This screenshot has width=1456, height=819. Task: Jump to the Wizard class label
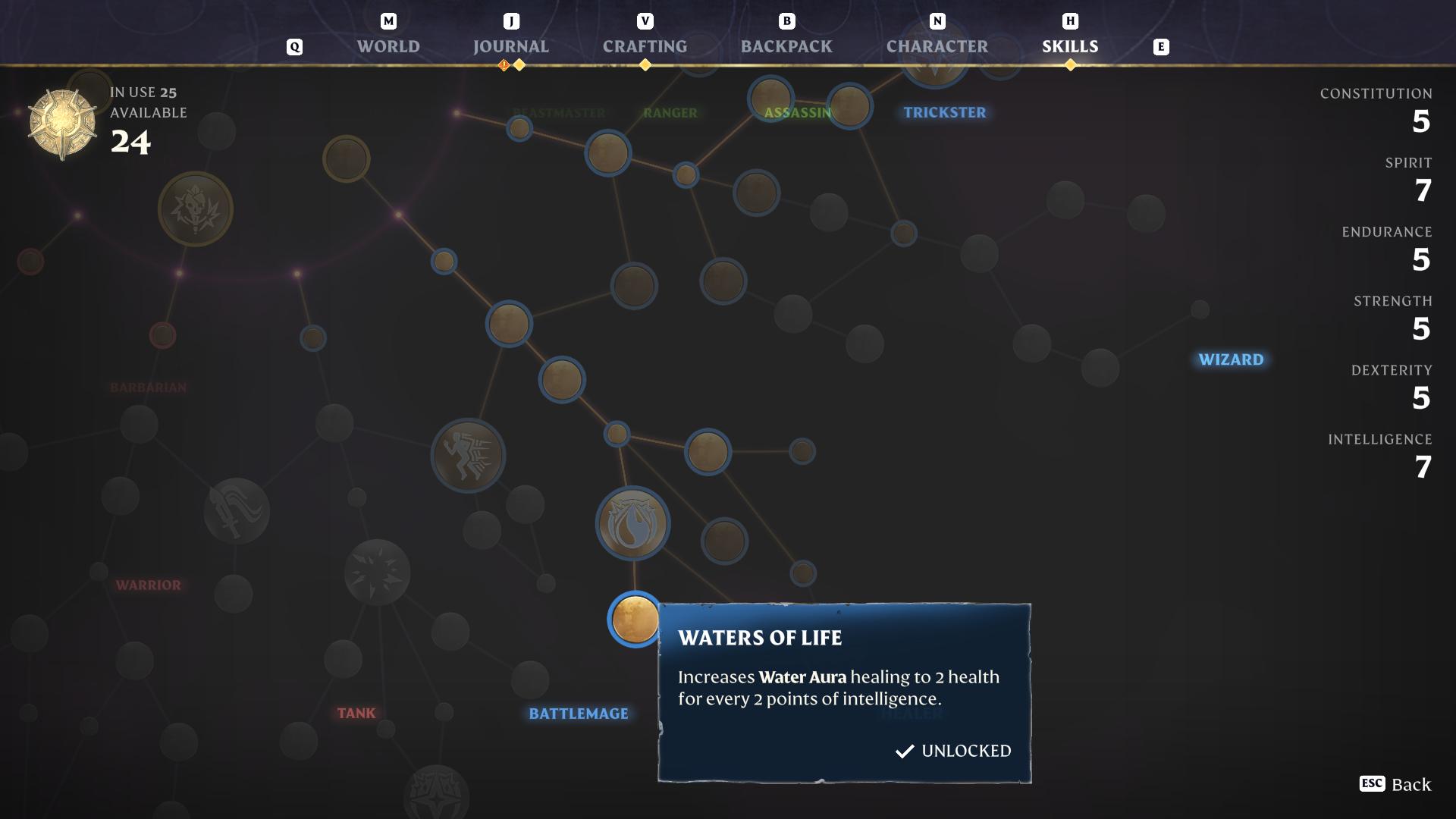(x=1231, y=359)
